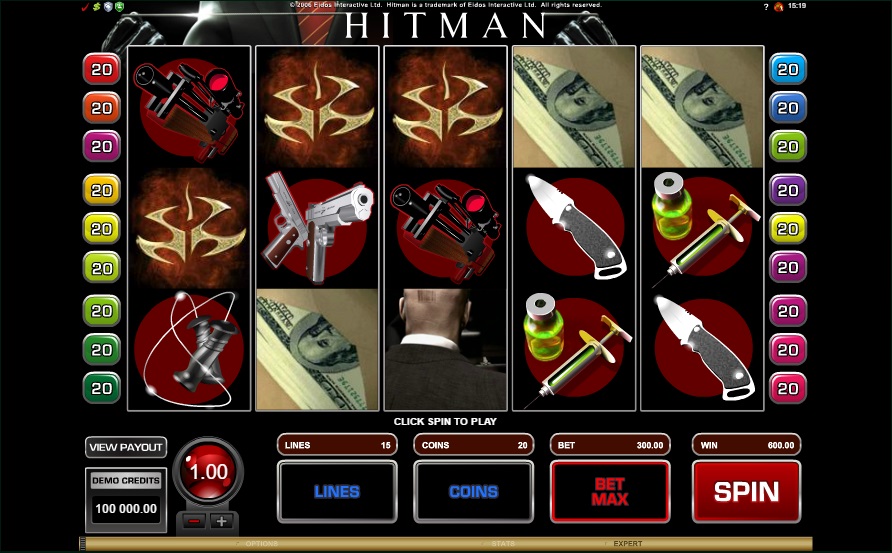Viewport: 892px width, 553px height.
Task: Switch to Expert mode on the gold bar
Action: [x=628, y=544]
